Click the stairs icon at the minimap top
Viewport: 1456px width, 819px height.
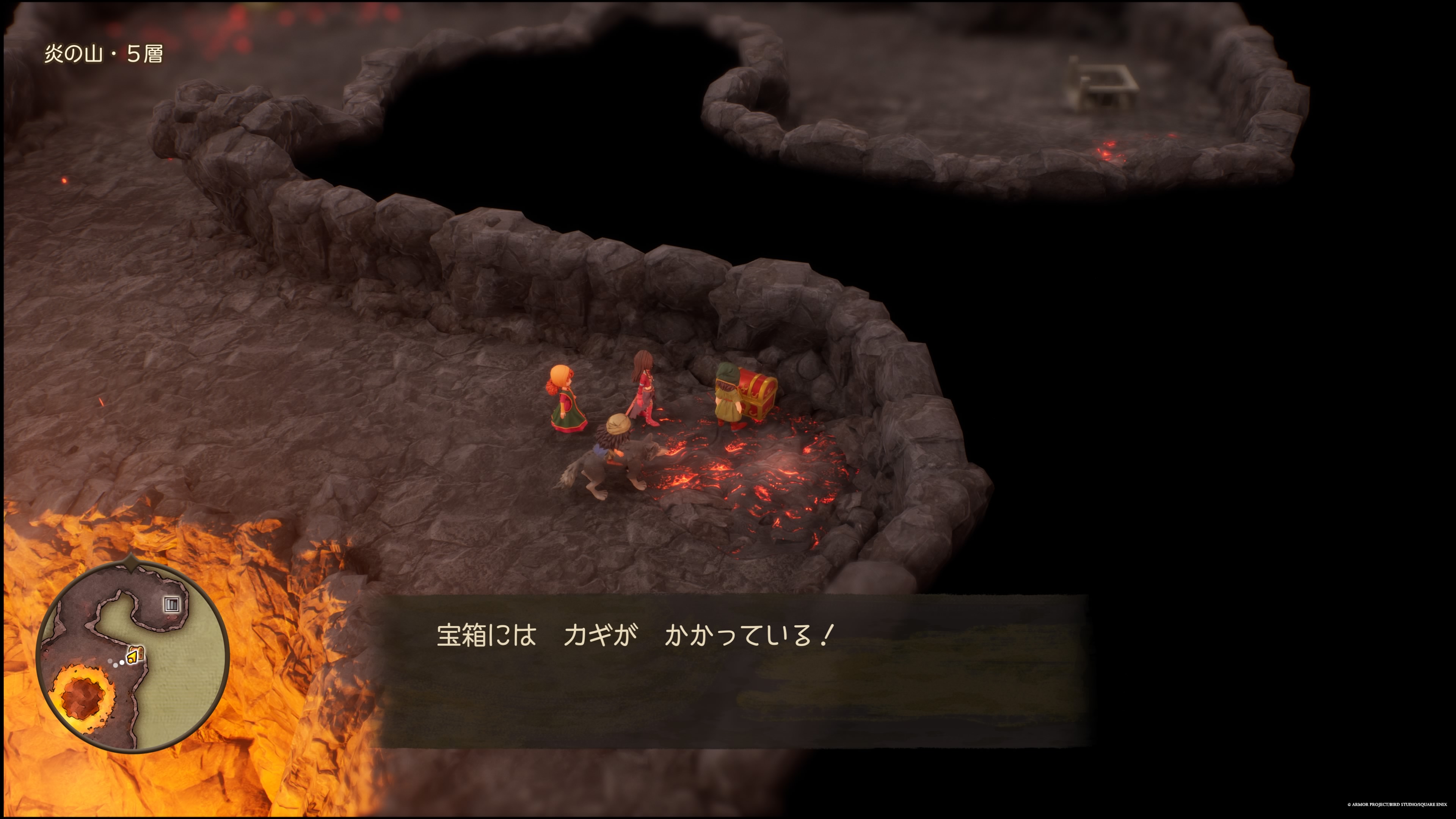(x=172, y=604)
